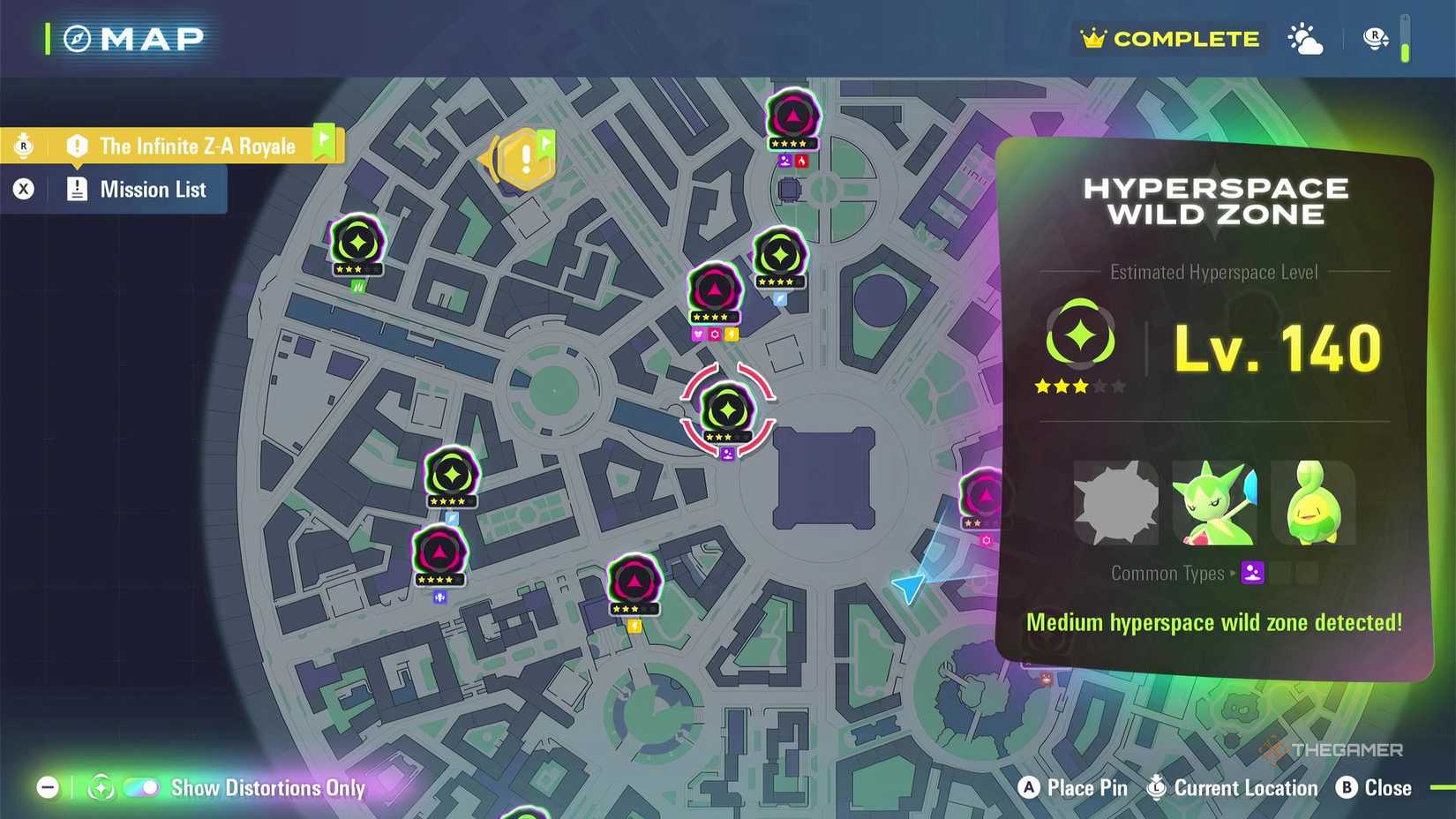The width and height of the screenshot is (1456, 819).
Task: Select the weather forecast icon
Action: (1305, 39)
